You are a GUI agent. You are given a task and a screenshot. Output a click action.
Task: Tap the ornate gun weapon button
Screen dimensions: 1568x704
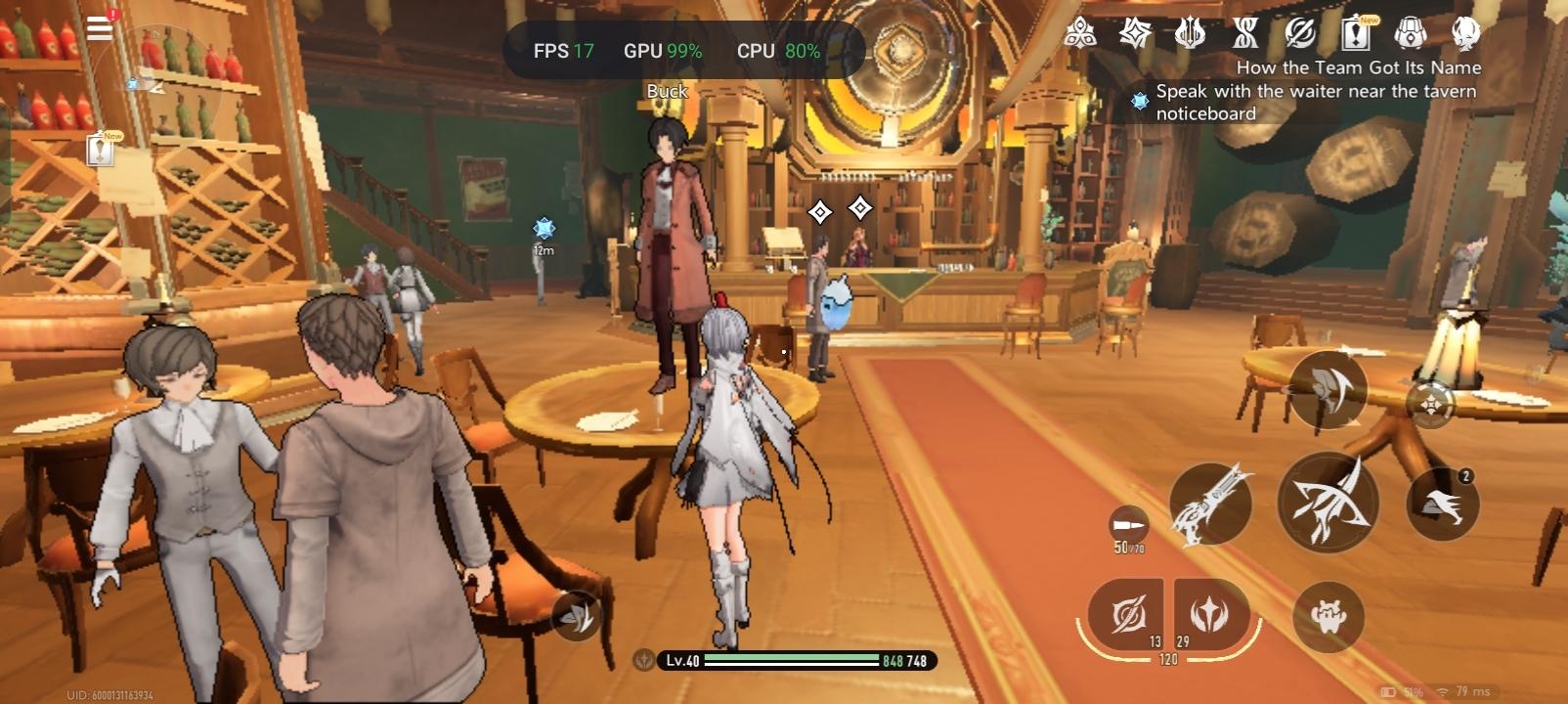pyautogui.click(x=1211, y=504)
